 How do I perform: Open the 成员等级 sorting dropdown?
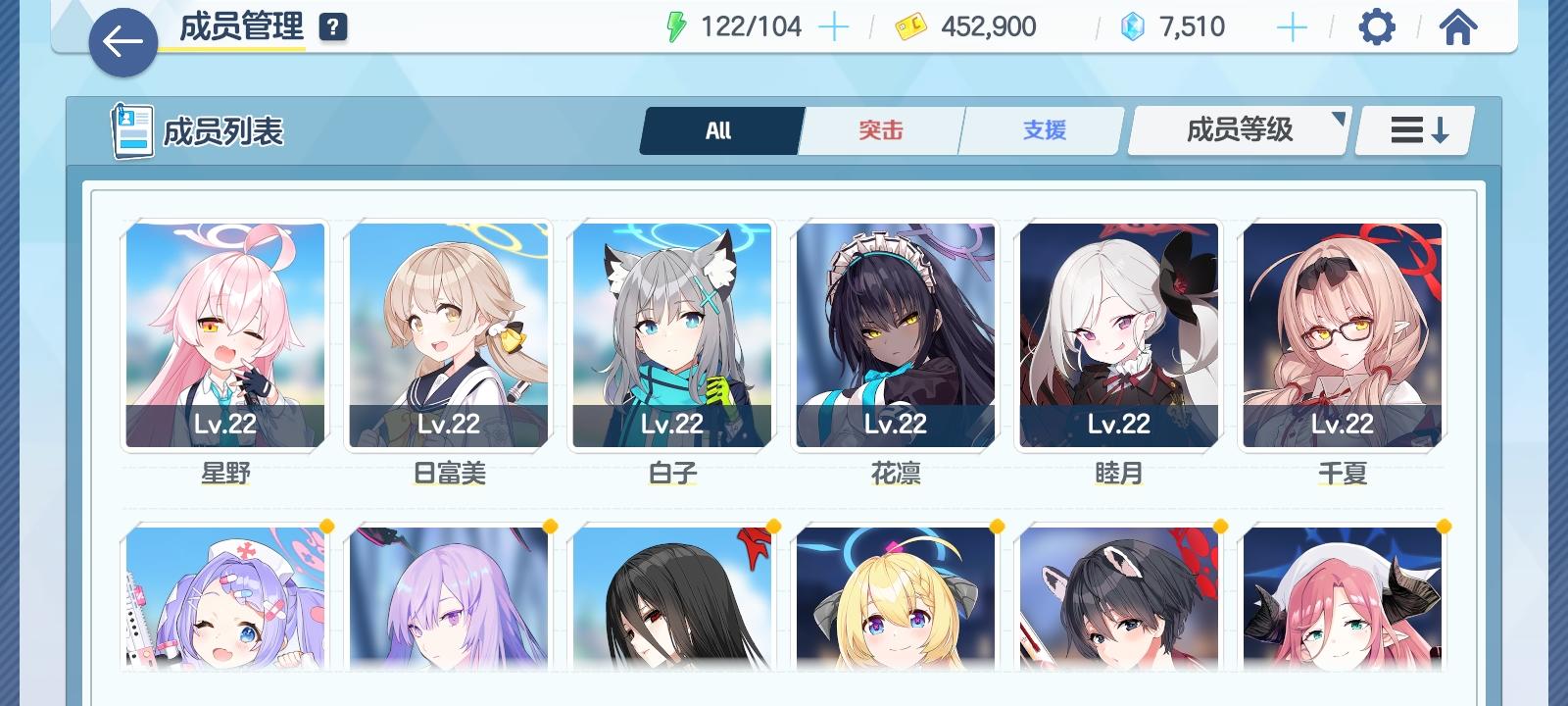pyautogui.click(x=1238, y=128)
